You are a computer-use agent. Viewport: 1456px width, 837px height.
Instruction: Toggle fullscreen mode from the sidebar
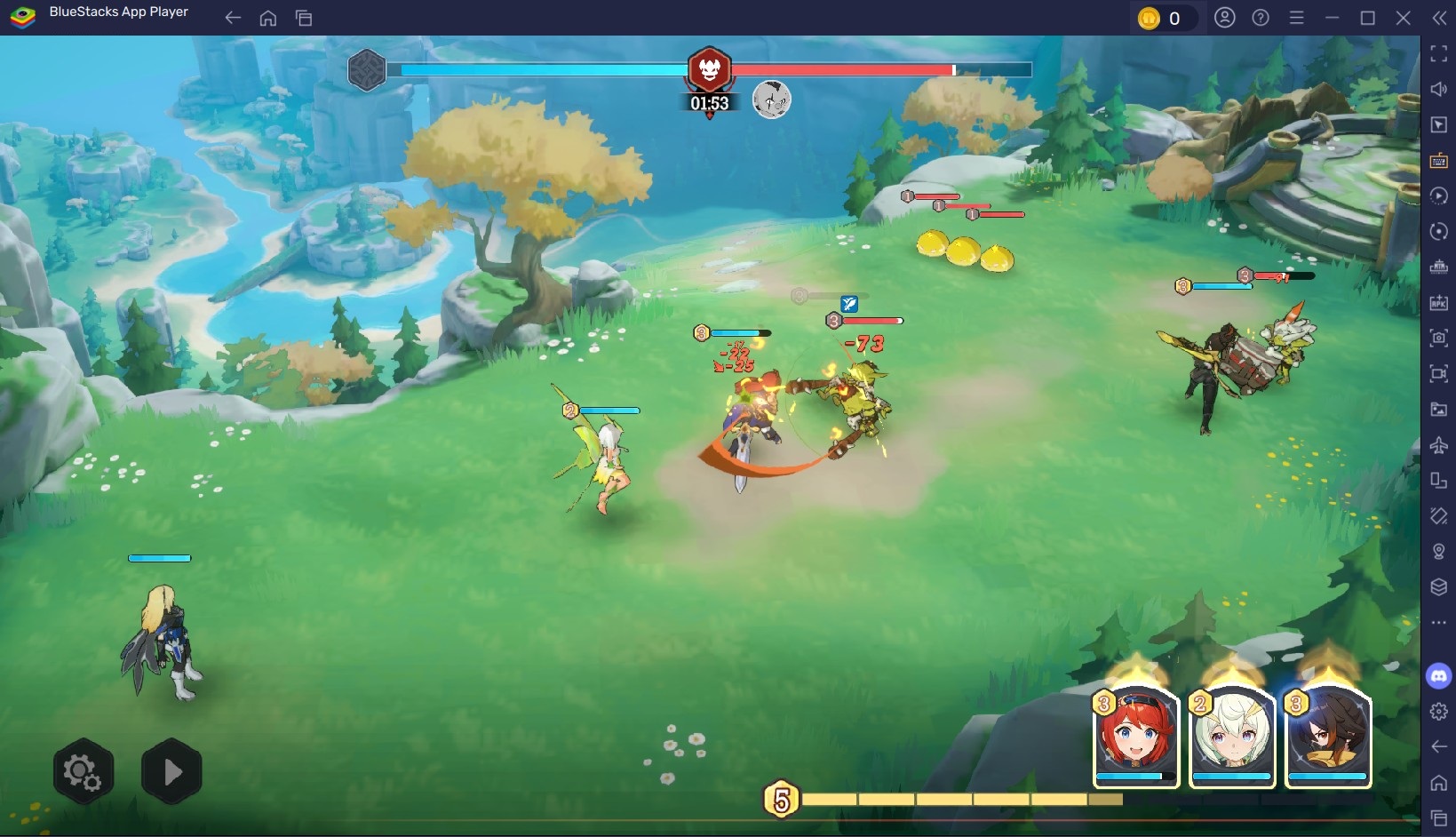(x=1440, y=53)
